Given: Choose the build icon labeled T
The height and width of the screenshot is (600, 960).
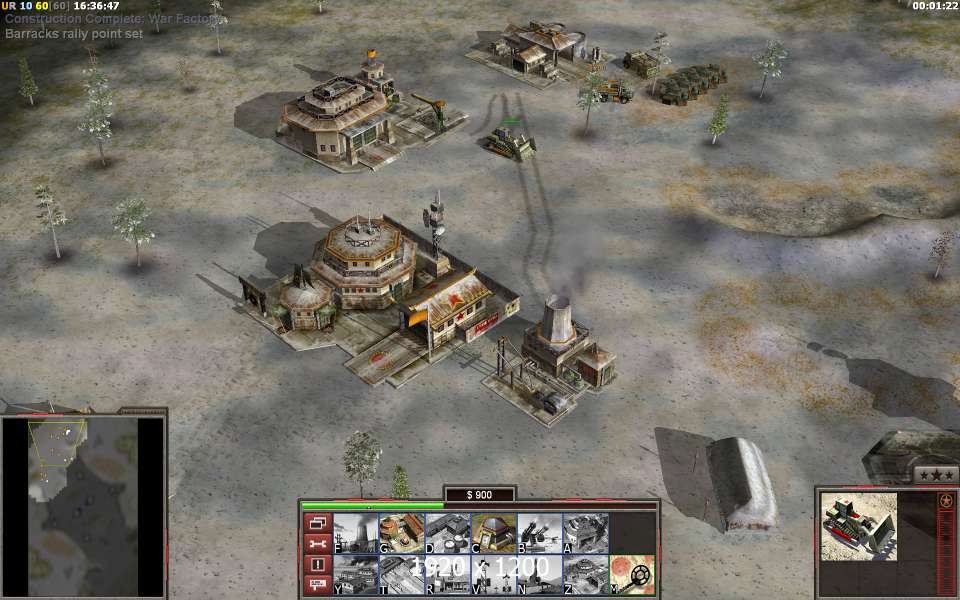Looking at the screenshot, I should [x=401, y=574].
